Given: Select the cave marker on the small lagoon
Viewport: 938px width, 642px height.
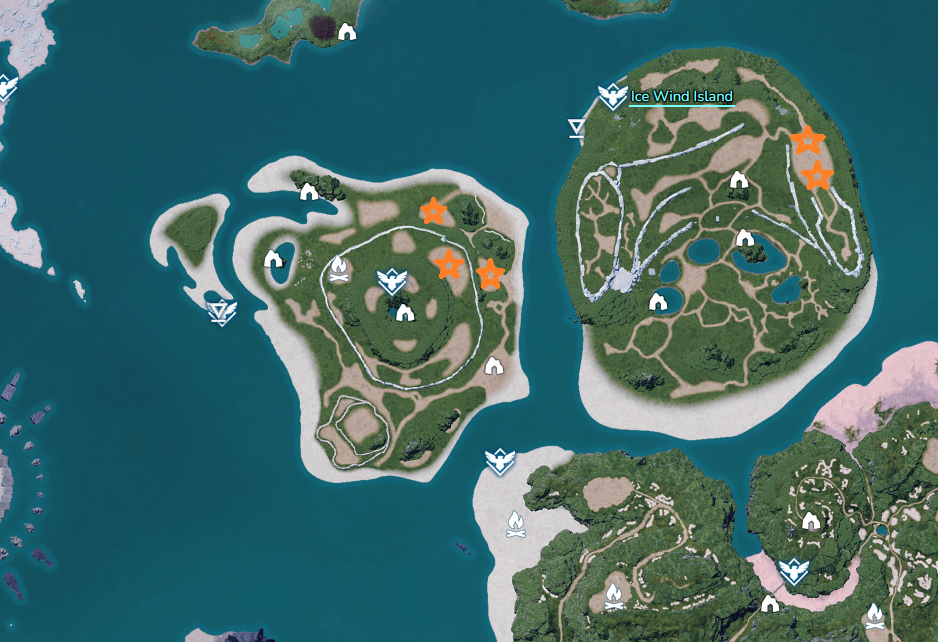Looking at the screenshot, I should point(273,260).
